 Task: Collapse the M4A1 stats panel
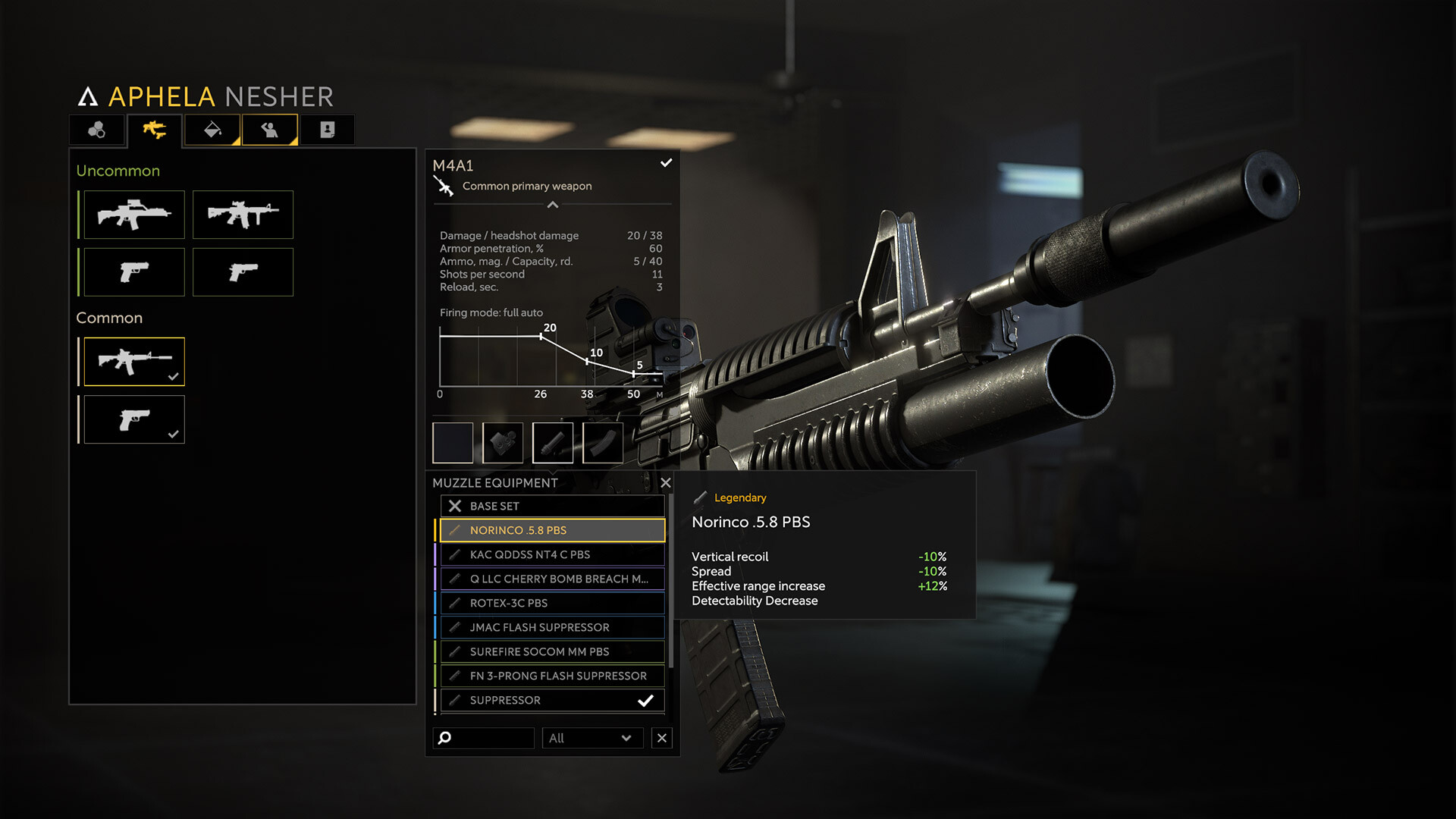click(553, 205)
